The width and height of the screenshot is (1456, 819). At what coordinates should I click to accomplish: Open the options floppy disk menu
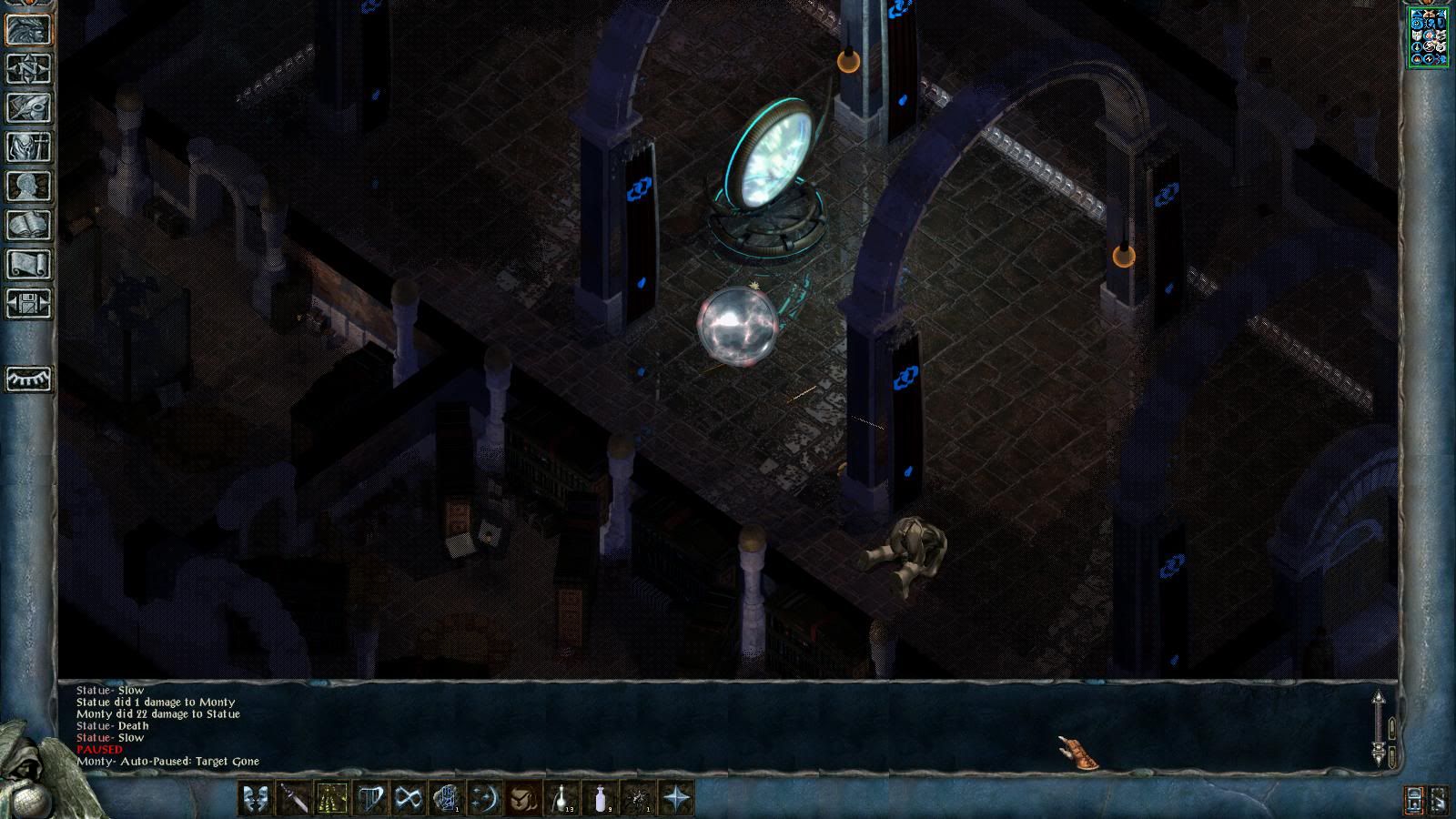pos(29,303)
